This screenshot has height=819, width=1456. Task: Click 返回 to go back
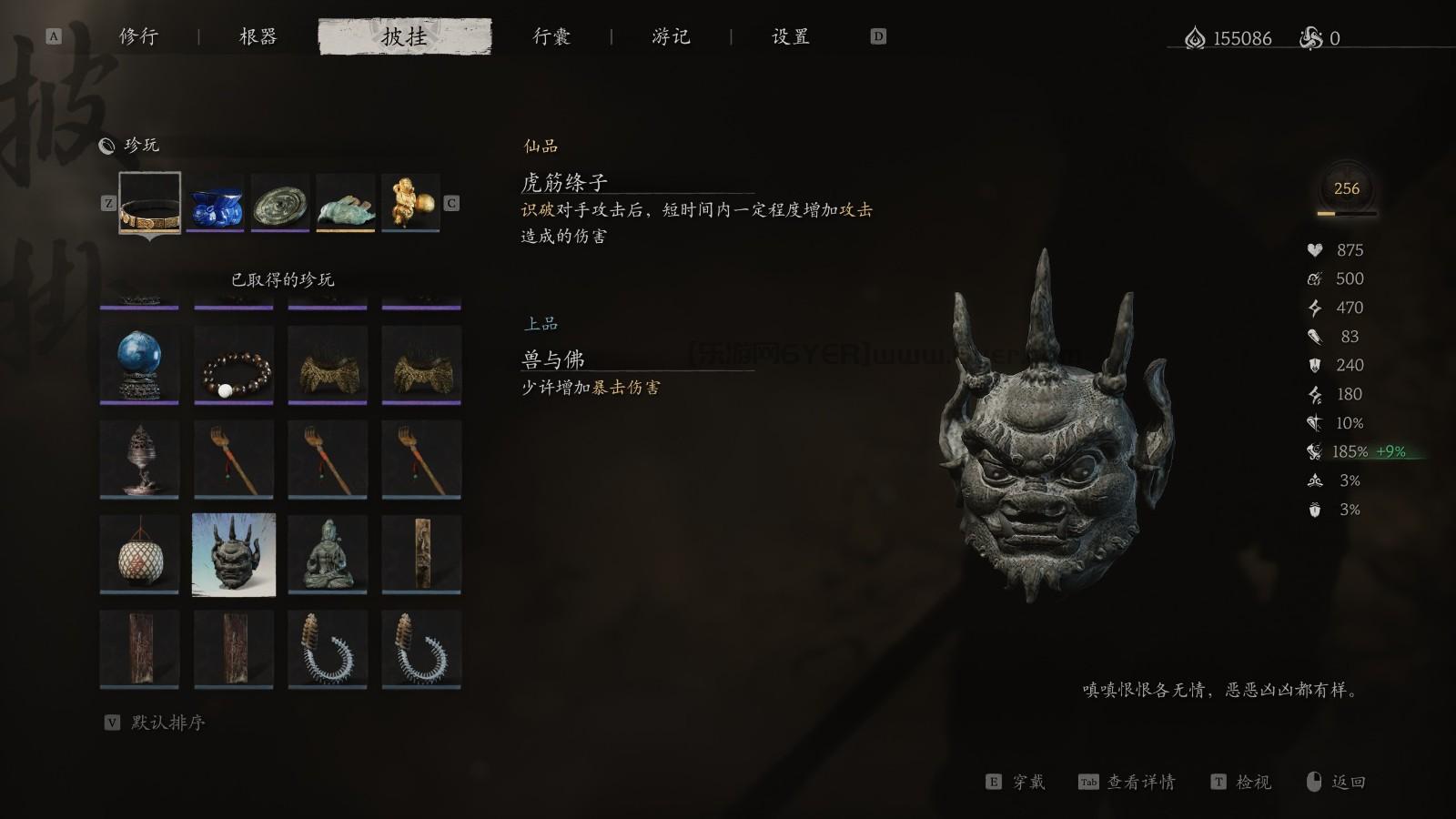1348,782
